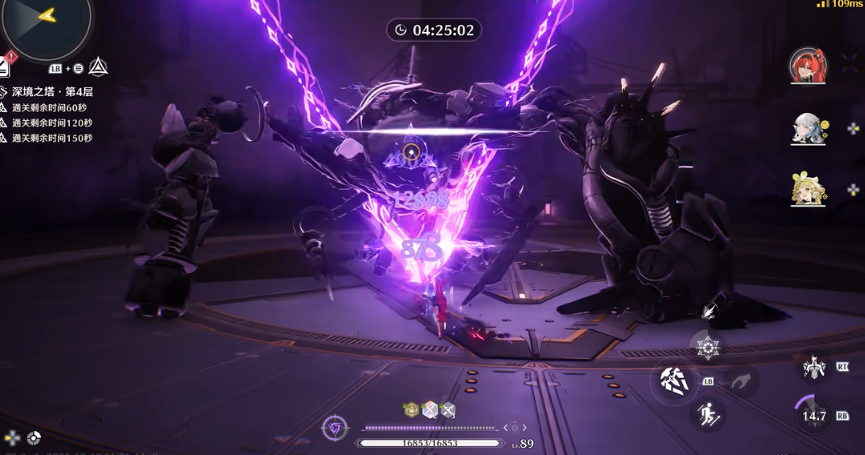Open the triangle emblem icon below minimap
The image size is (865, 455).
pos(98,67)
